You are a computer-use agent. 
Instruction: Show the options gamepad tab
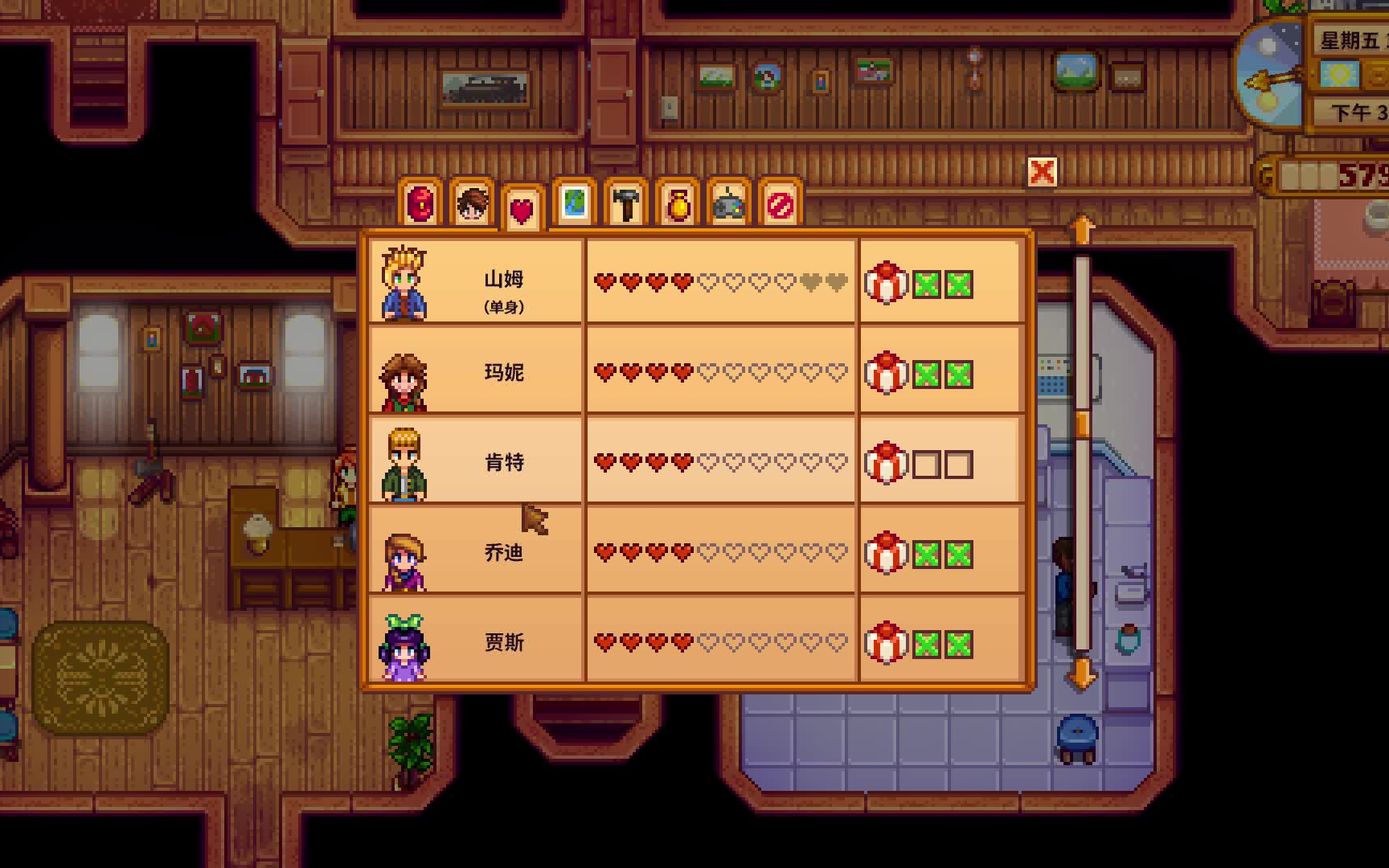click(x=729, y=205)
